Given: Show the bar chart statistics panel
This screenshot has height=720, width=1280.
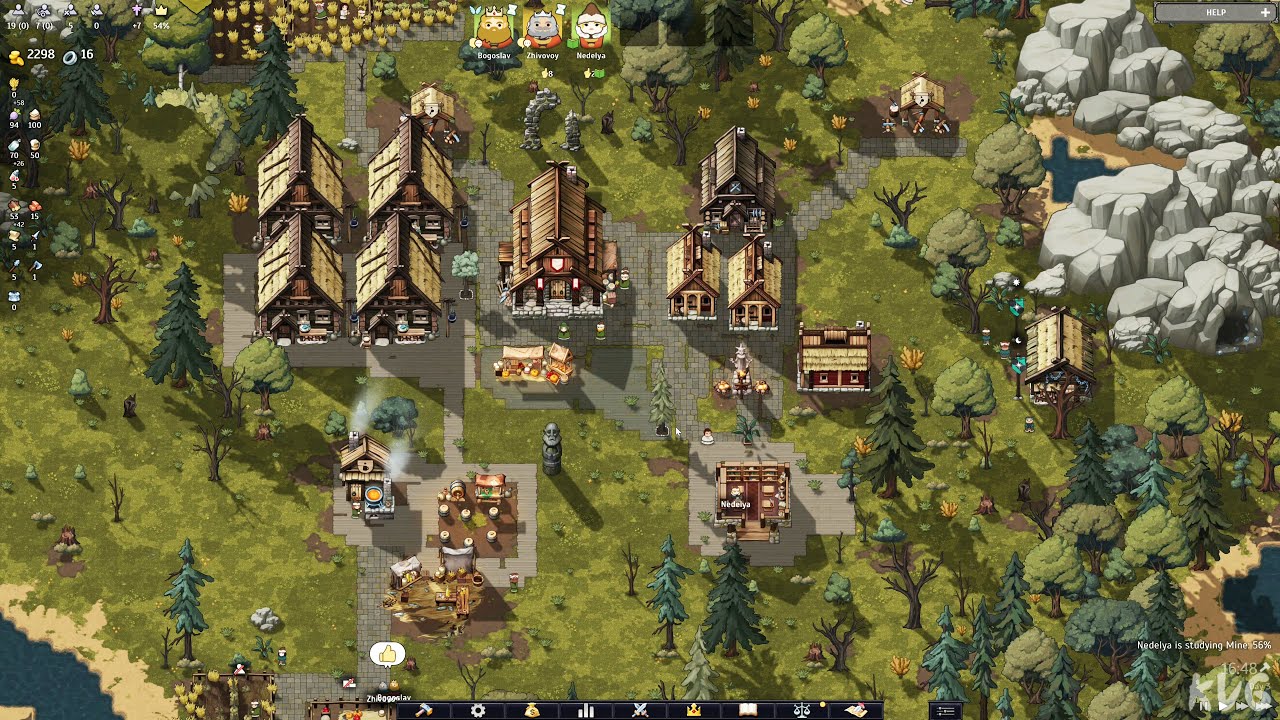Looking at the screenshot, I should (586, 710).
